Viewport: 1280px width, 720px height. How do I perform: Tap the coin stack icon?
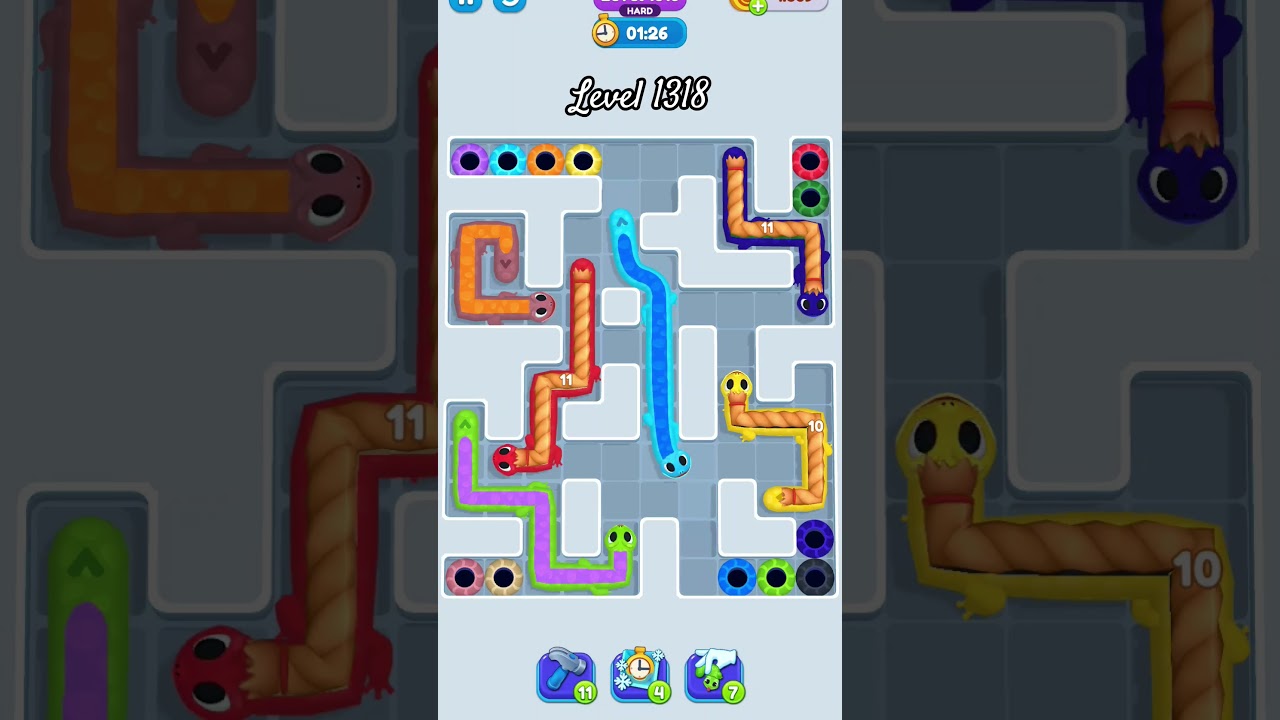pyautogui.click(x=738, y=5)
